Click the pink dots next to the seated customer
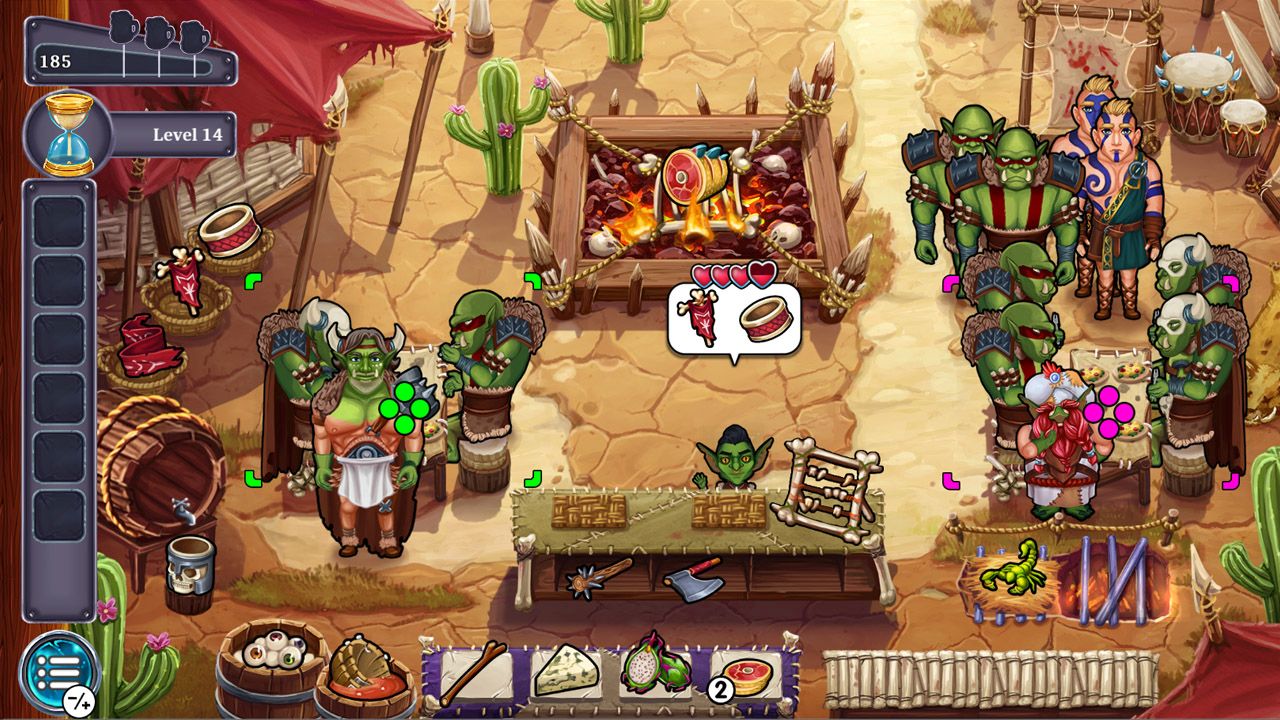The height and width of the screenshot is (720, 1280). click(x=1110, y=412)
